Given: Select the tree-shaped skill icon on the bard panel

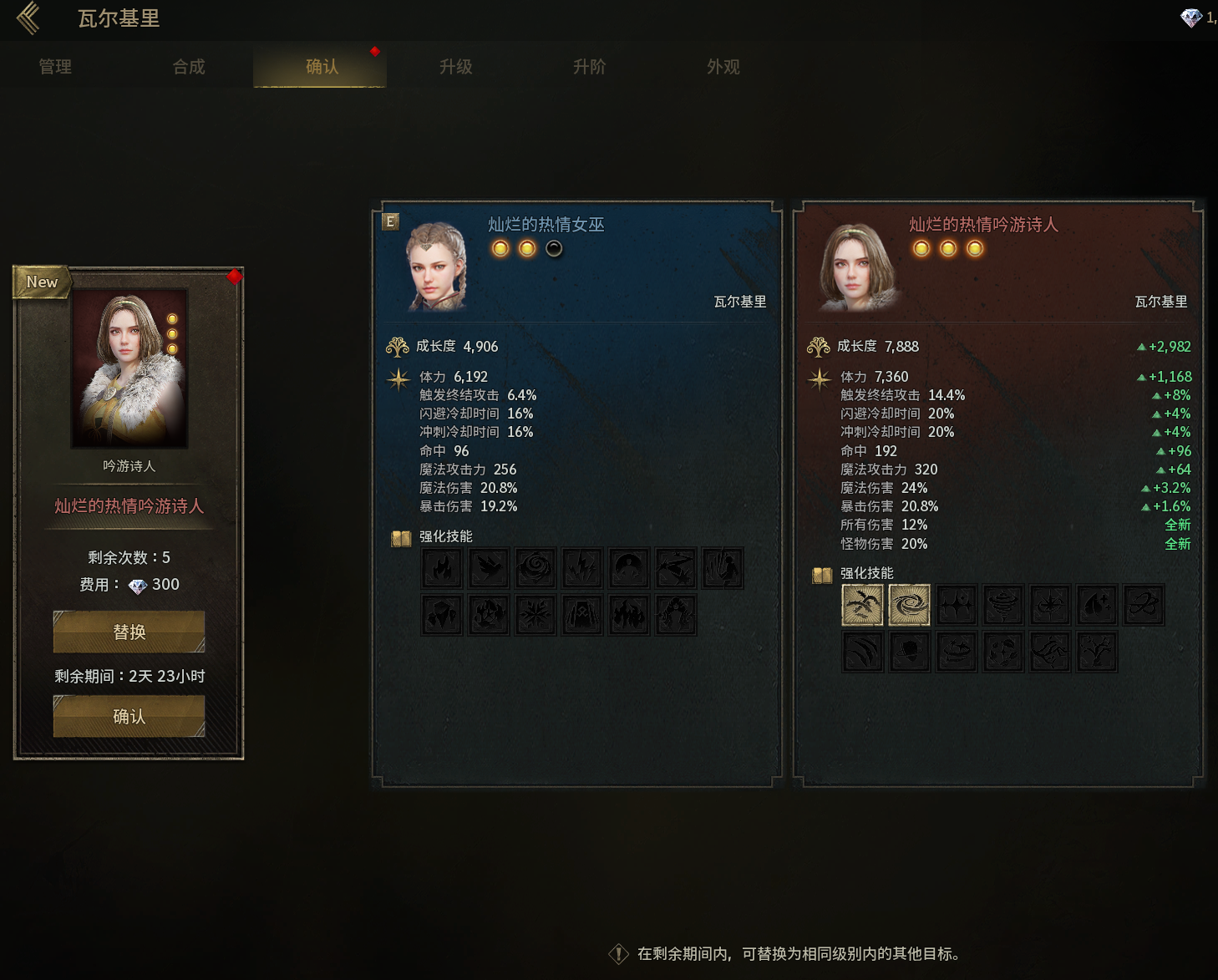Looking at the screenshot, I should point(1097,652).
